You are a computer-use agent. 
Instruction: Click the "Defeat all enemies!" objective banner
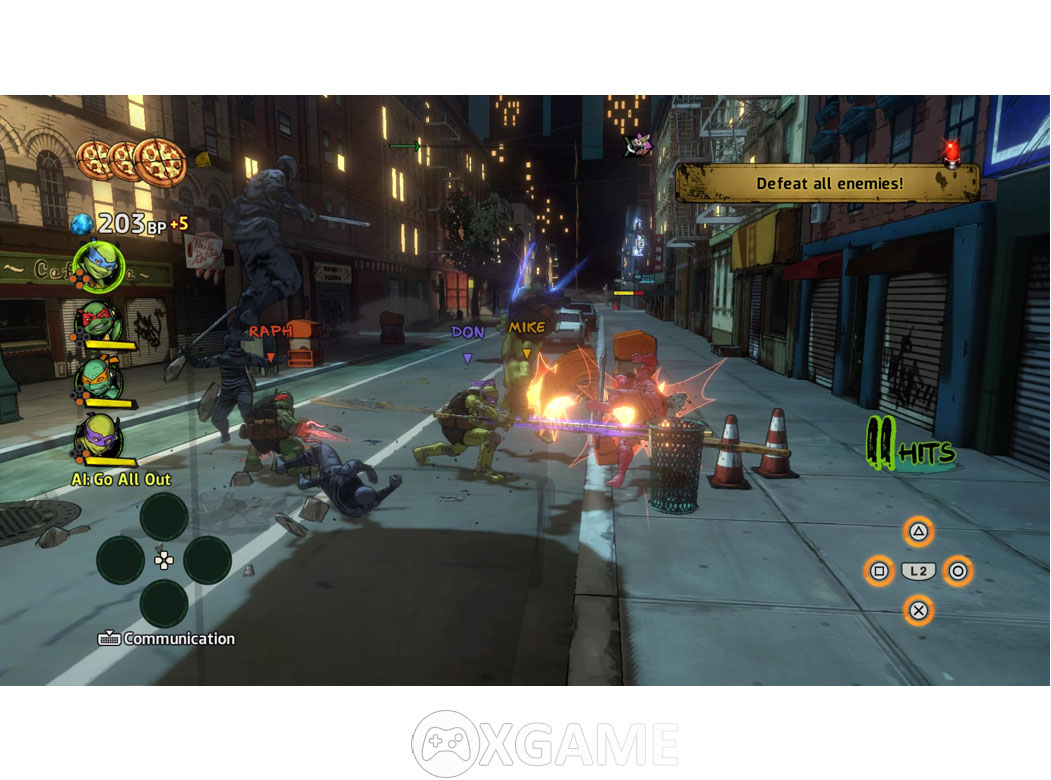click(828, 184)
